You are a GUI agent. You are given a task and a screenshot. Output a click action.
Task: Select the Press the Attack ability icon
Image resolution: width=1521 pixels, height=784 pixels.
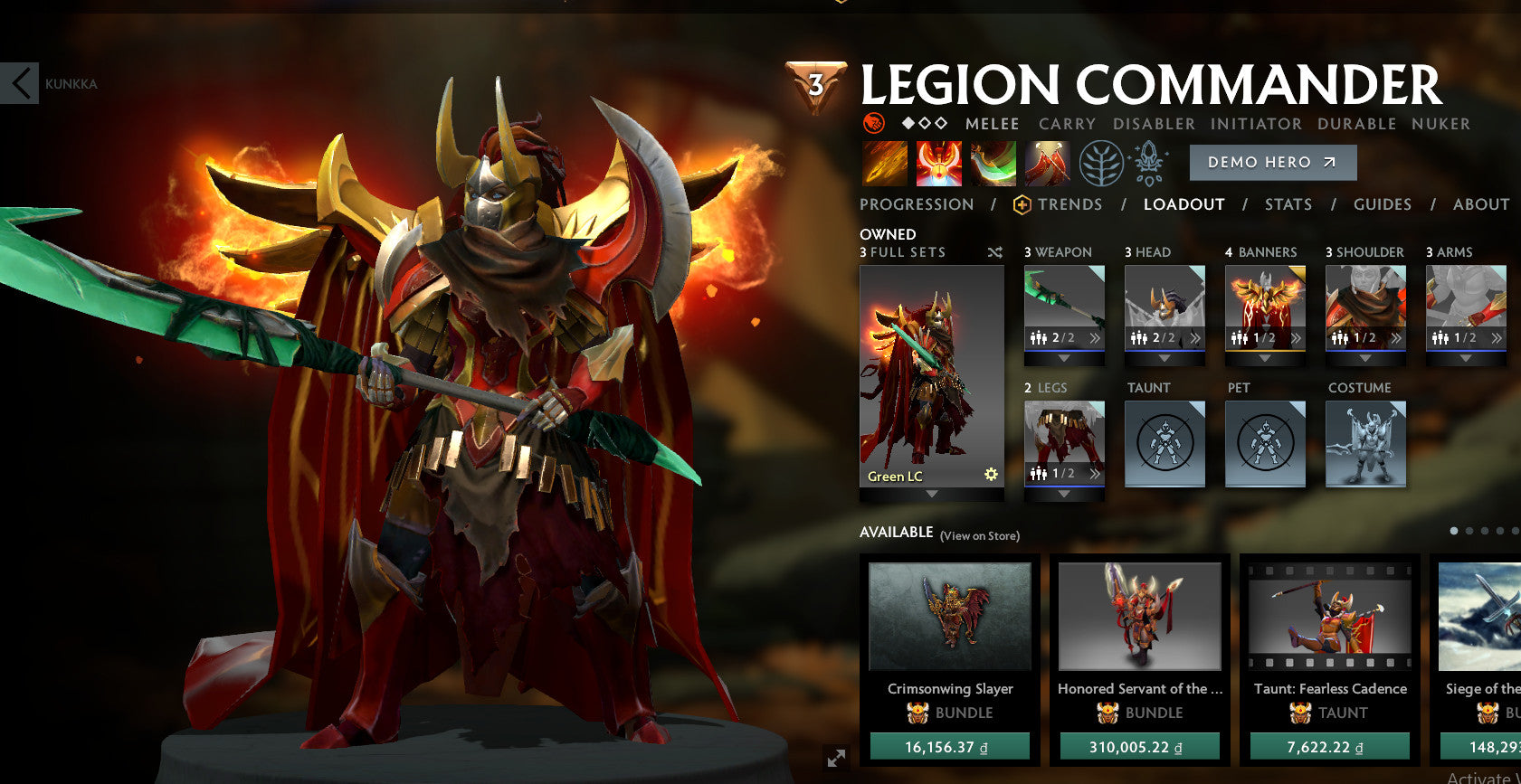939,163
